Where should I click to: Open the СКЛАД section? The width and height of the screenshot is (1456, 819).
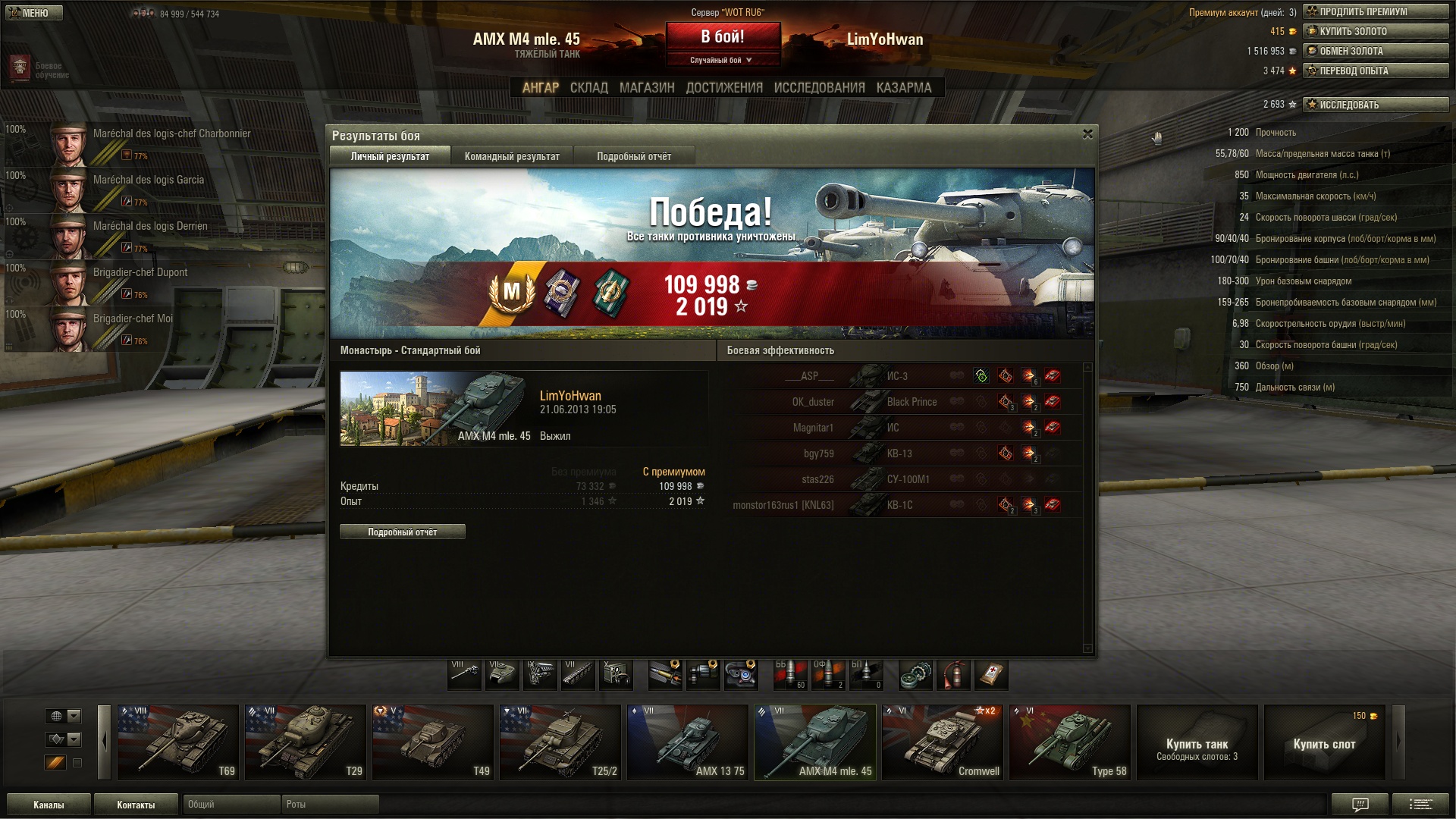(x=588, y=88)
